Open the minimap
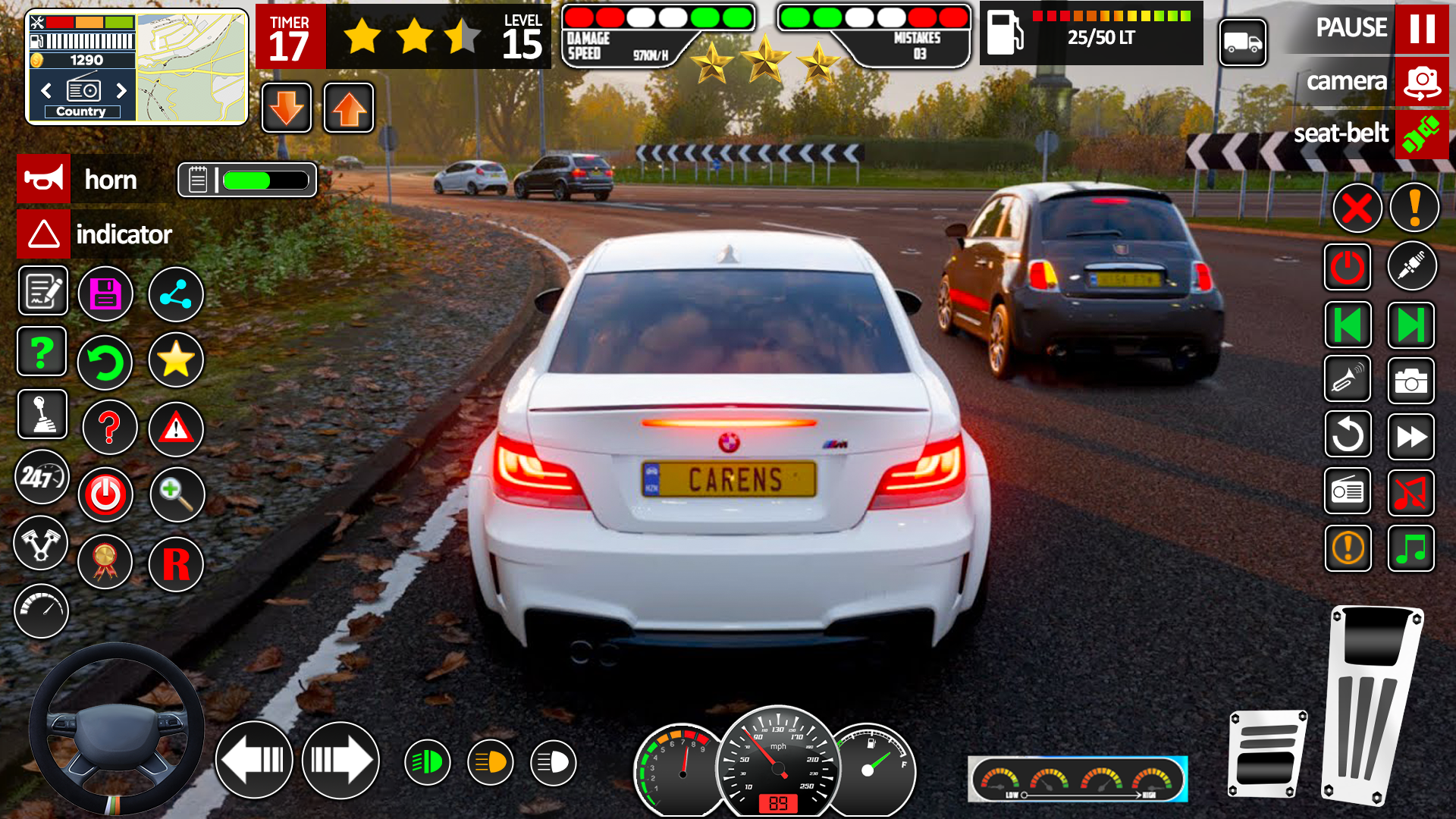The height and width of the screenshot is (819, 1456). coord(192,67)
